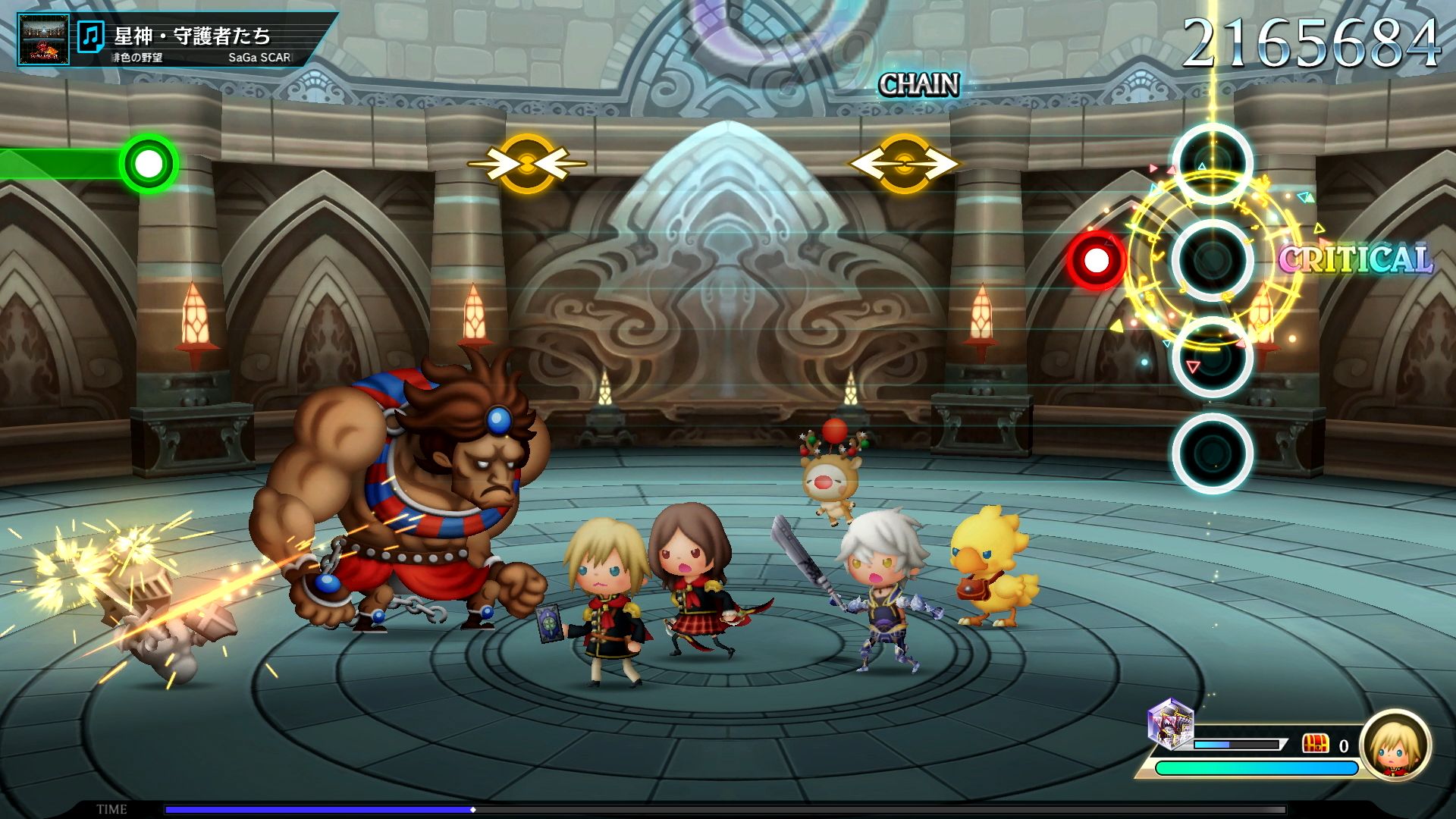Screen dimensions: 1456x819
Task: Hit the yellow inward-arrows slide note
Action: [527, 163]
